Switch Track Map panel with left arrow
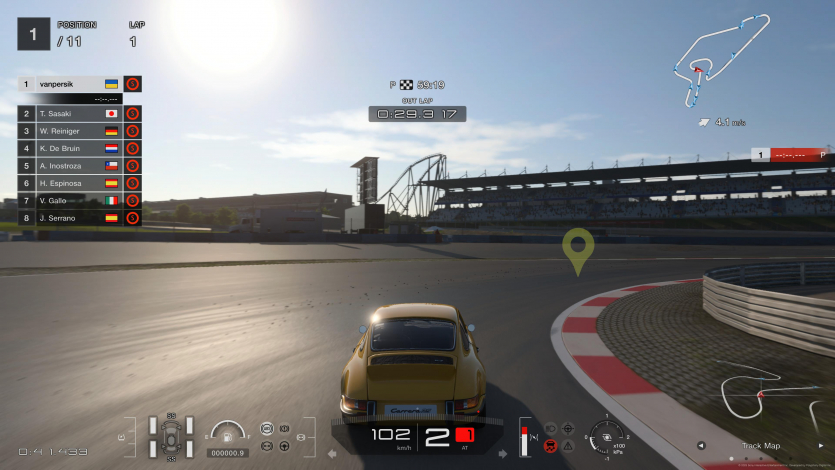Screen dimensions: 835x470 coord(701,446)
